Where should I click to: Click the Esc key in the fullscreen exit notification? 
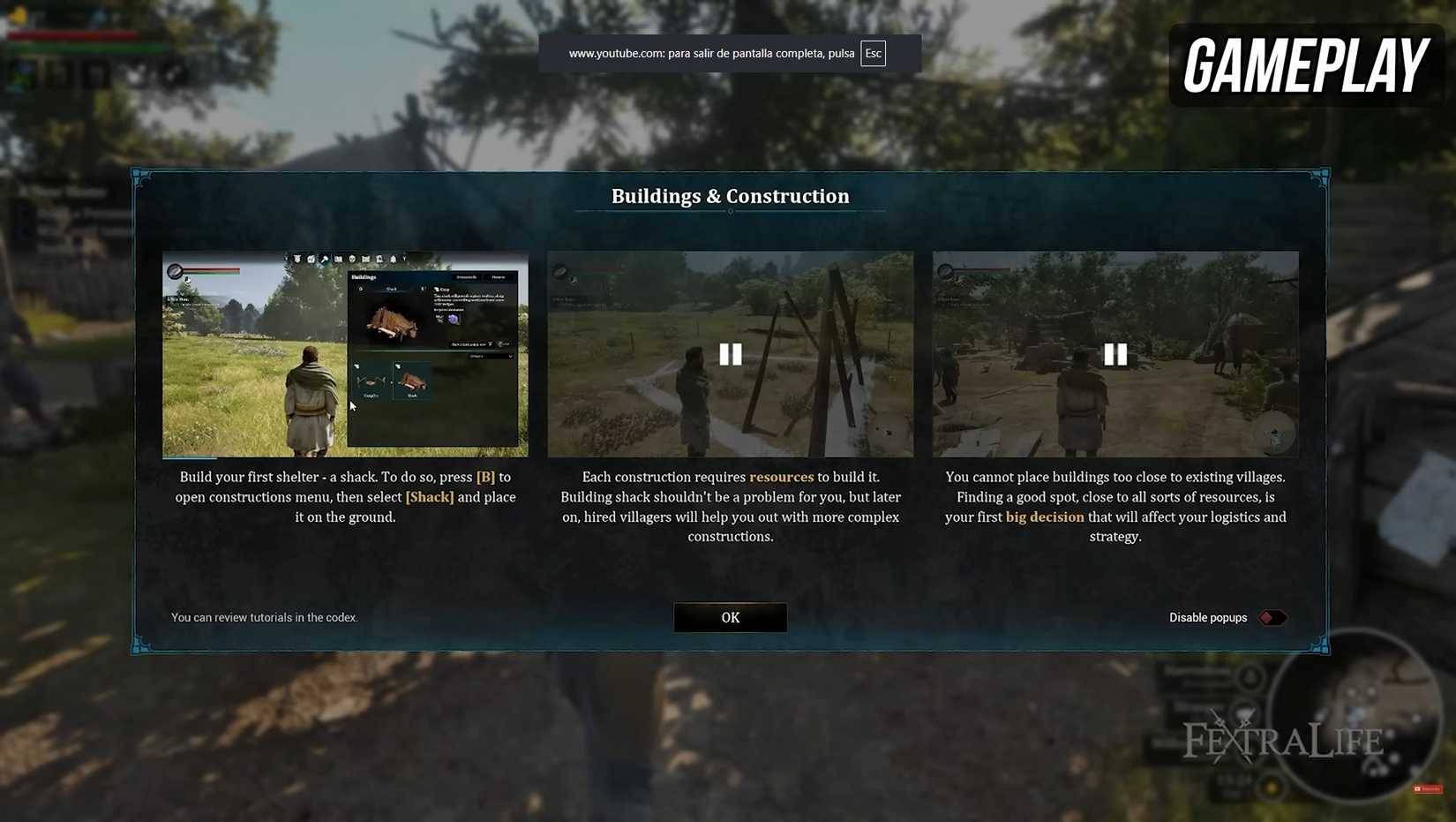pyautogui.click(x=873, y=53)
